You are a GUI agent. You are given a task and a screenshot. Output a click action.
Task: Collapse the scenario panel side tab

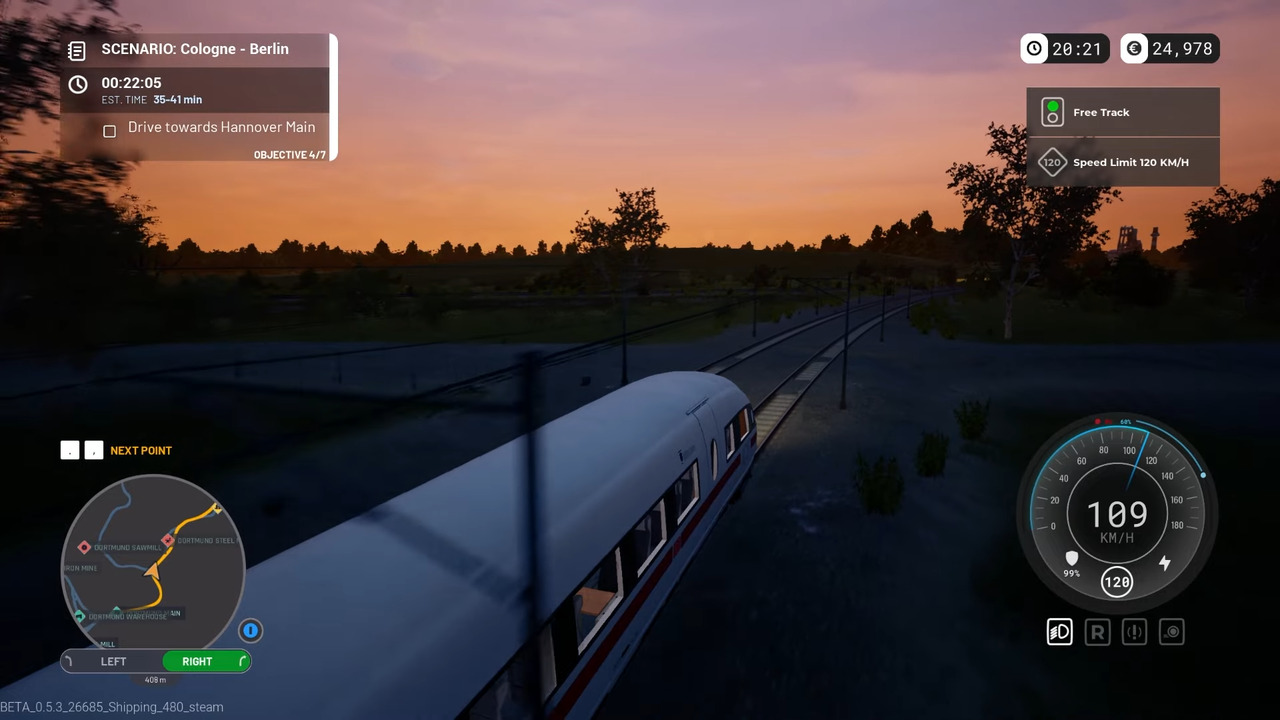(x=334, y=95)
